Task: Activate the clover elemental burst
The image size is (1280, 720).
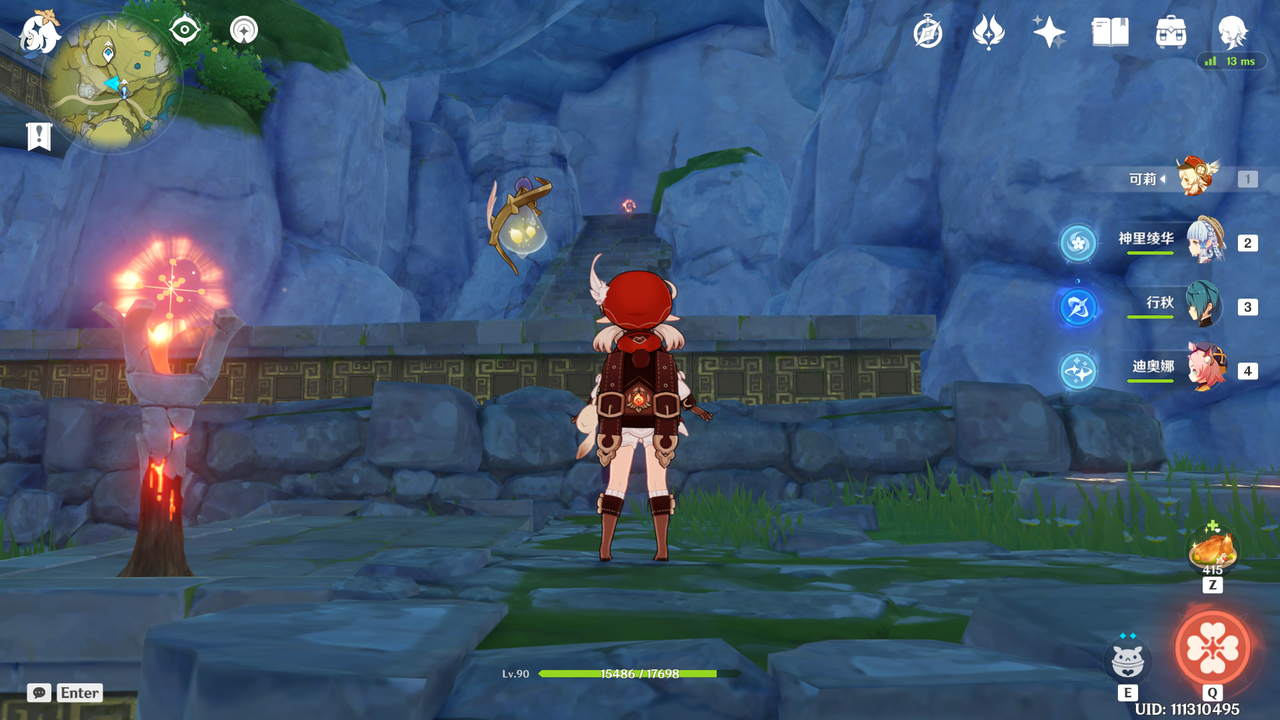Action: tap(1212, 647)
